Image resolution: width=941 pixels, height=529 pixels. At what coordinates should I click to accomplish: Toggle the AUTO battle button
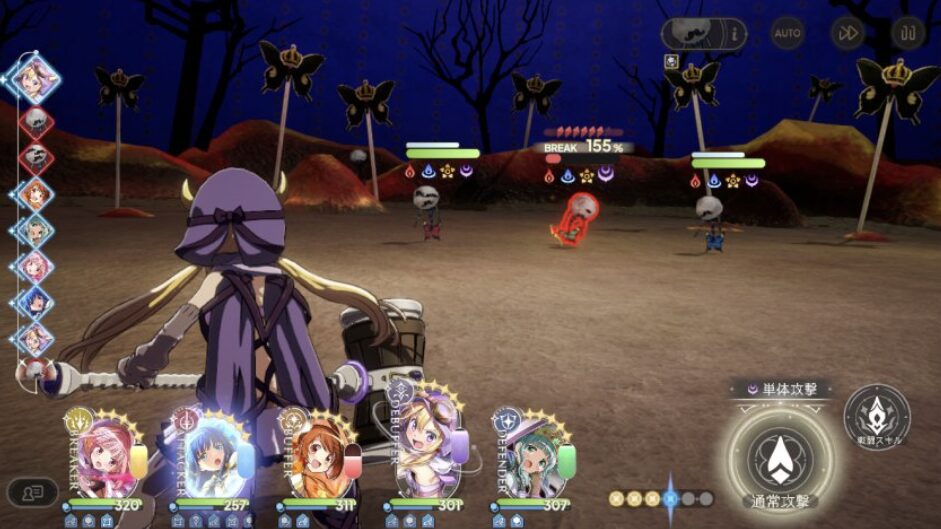(x=787, y=33)
